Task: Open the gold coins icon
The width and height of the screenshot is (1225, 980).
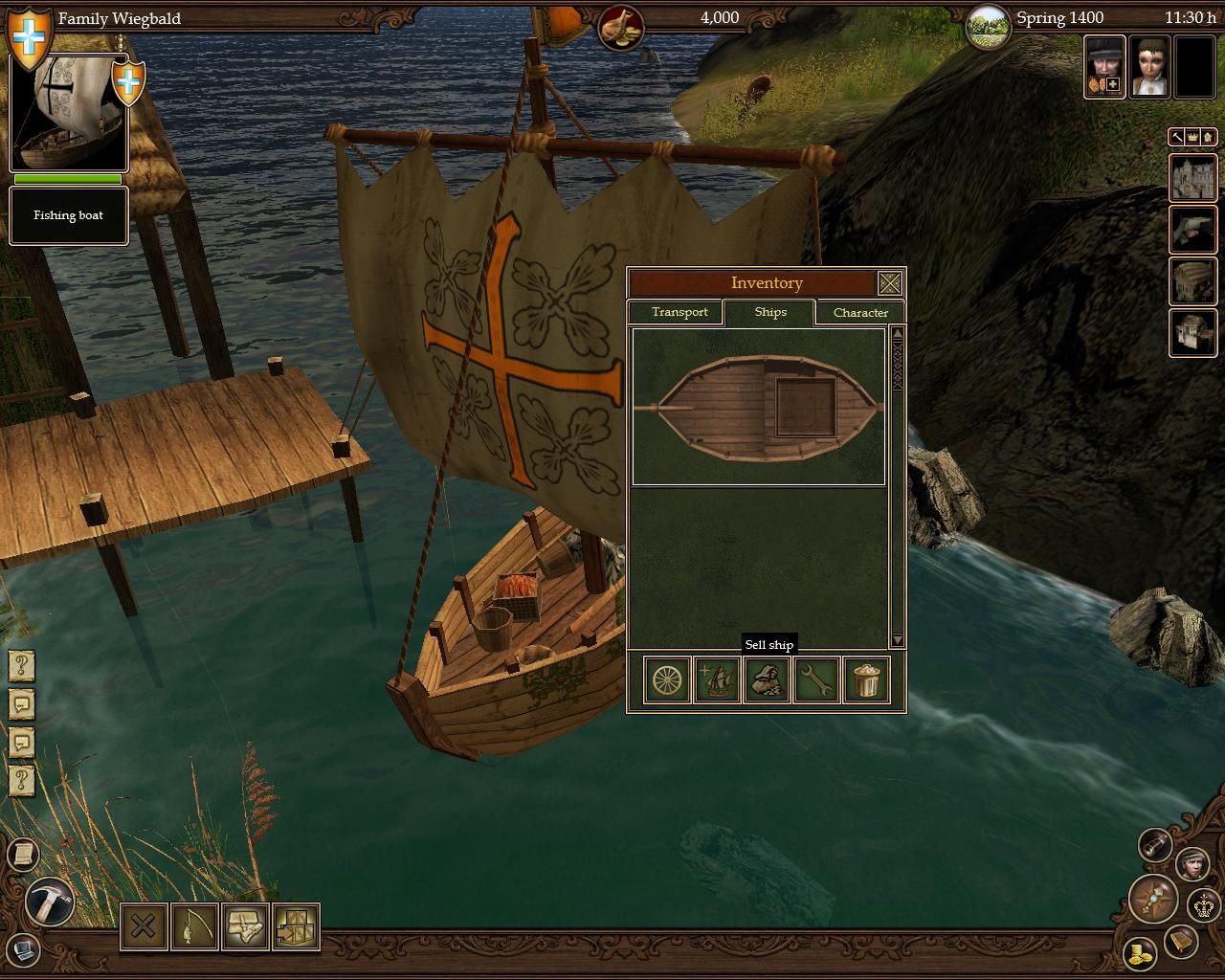Action: 1140,954
